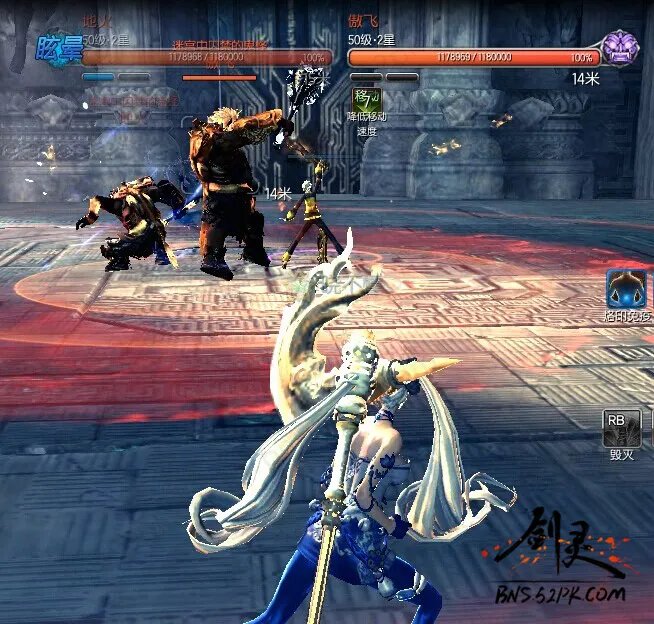Activate the 烙印免疫 skill icon
Viewport: 654px width, 624px height.
point(625,289)
